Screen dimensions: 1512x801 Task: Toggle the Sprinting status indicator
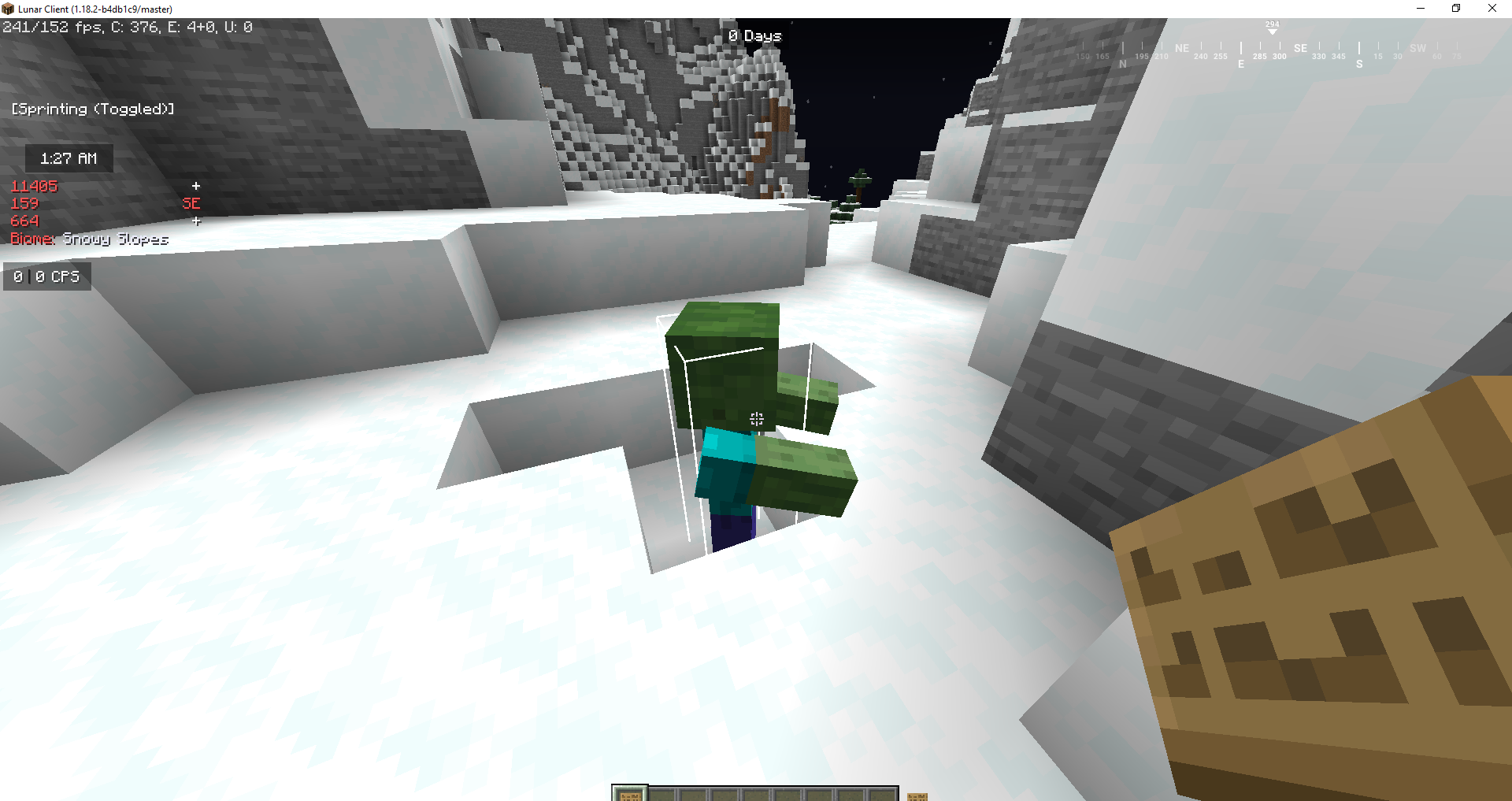pyautogui.click(x=92, y=109)
